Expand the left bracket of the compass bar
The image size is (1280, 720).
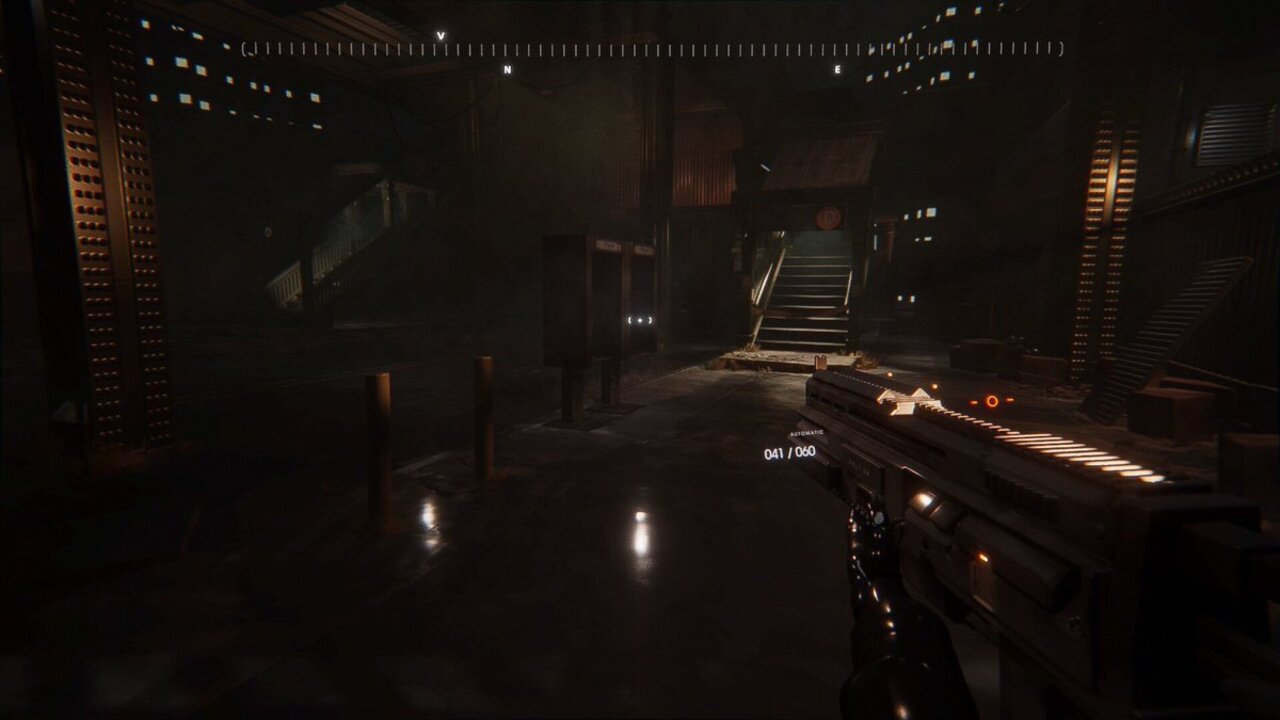click(244, 47)
